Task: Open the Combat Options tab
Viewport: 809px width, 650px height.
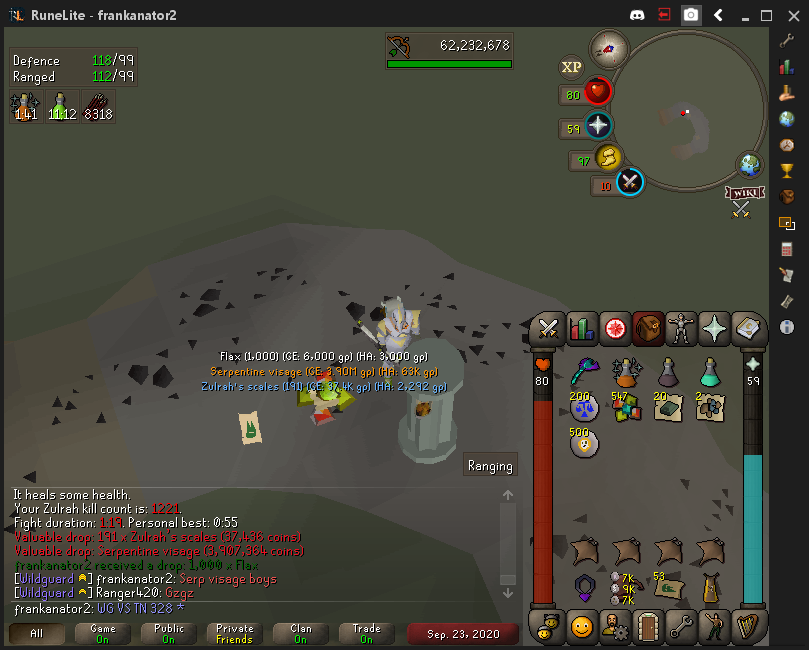Action: pyautogui.click(x=548, y=328)
